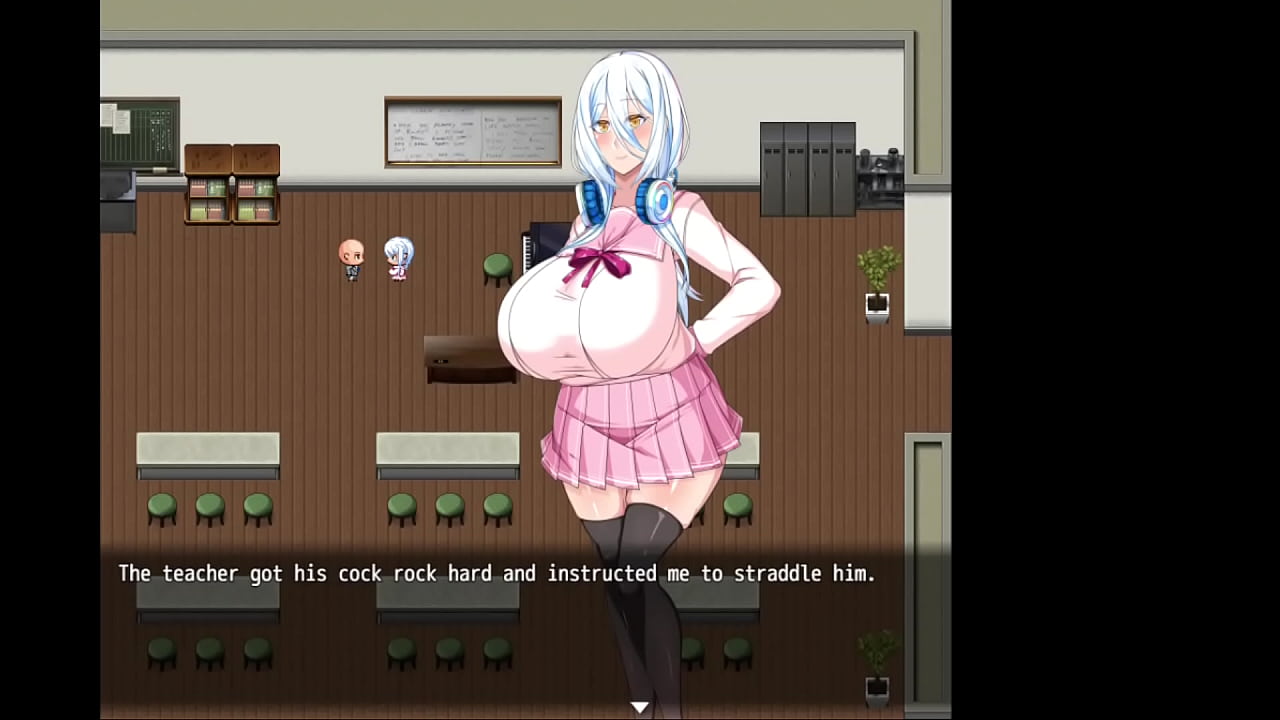This screenshot has width=1280, height=720.
Task: Click the trash bin below the plant
Action: point(876,306)
